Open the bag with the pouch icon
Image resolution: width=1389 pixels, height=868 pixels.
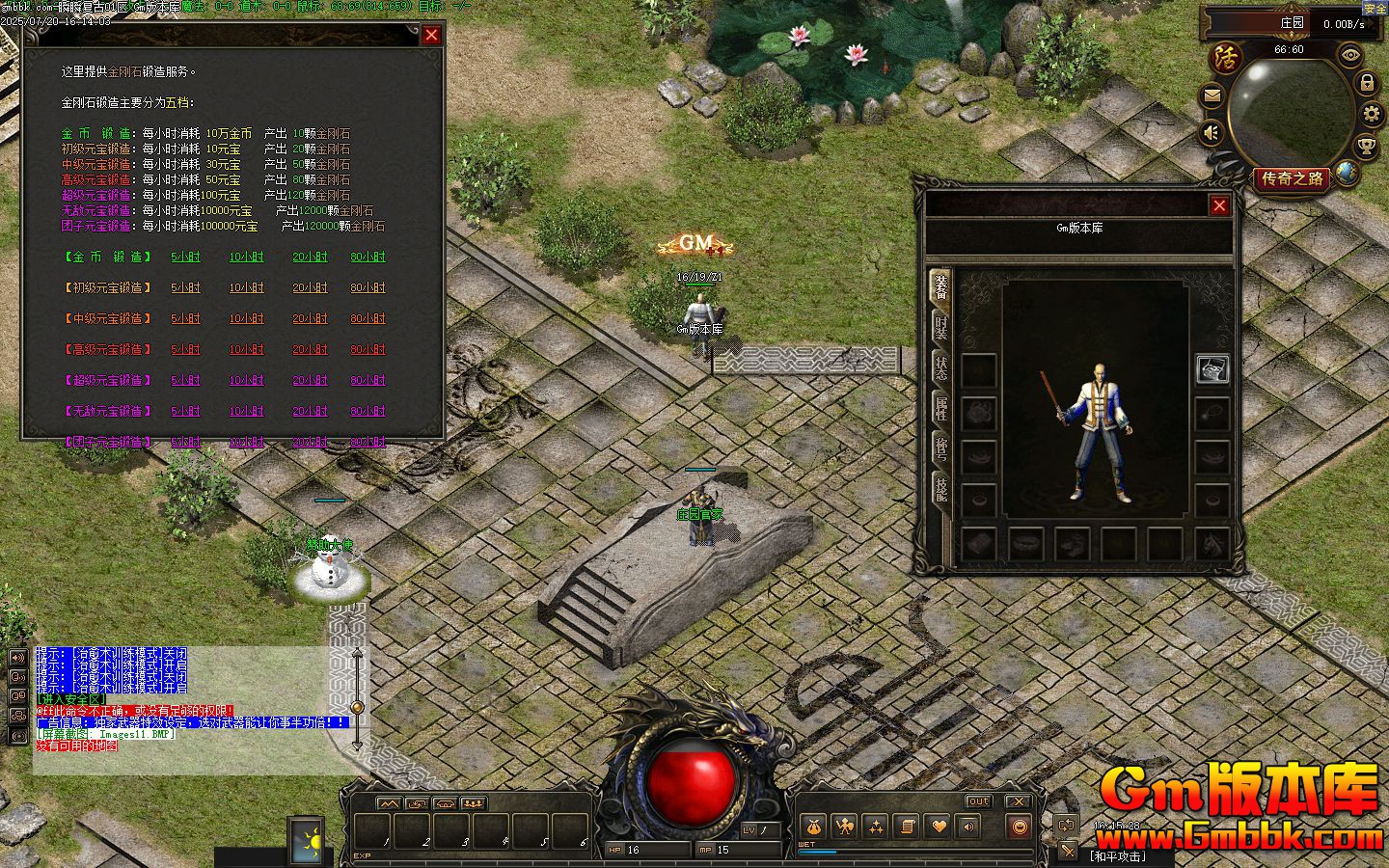pyautogui.click(x=813, y=827)
